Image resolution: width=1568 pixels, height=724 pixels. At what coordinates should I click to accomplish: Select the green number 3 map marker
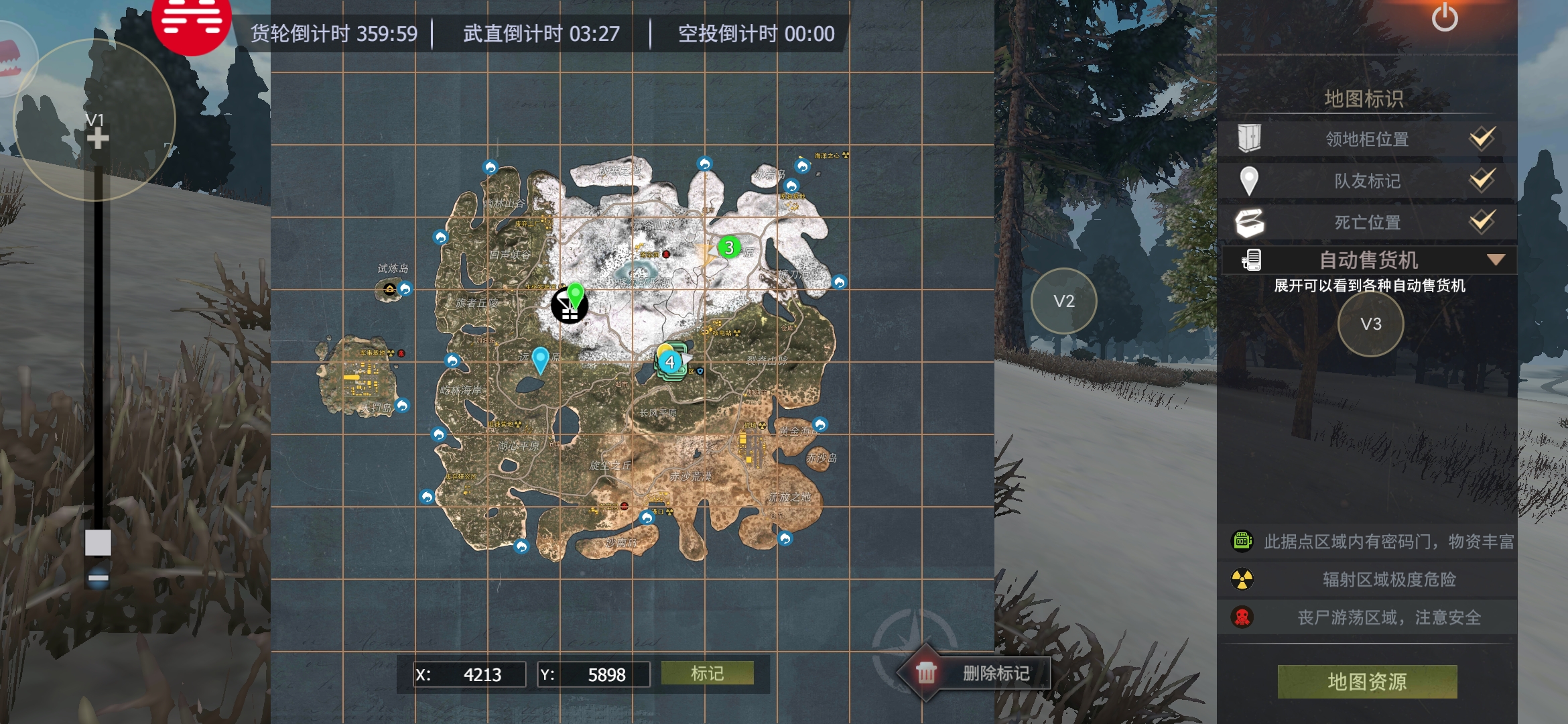coord(729,247)
